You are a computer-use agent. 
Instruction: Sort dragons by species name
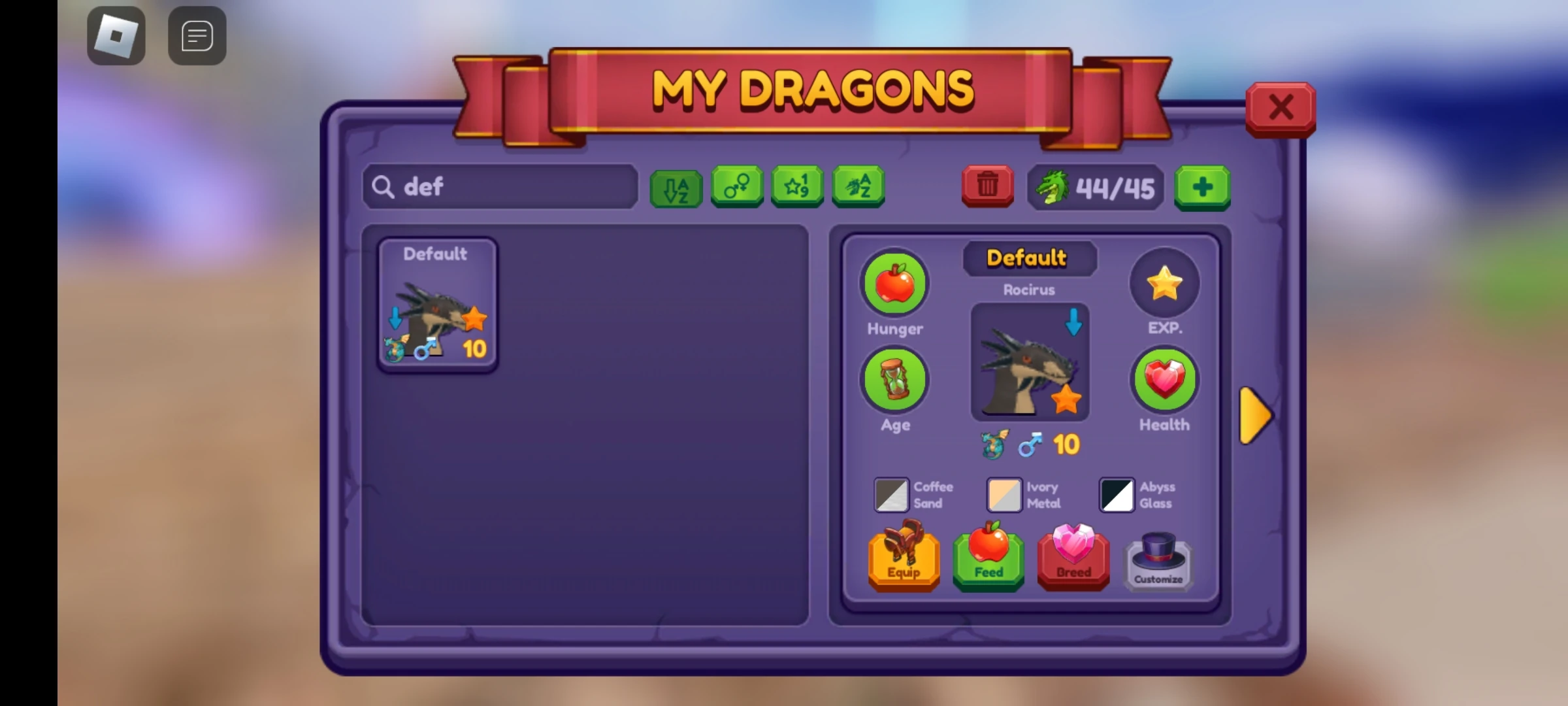[858, 188]
